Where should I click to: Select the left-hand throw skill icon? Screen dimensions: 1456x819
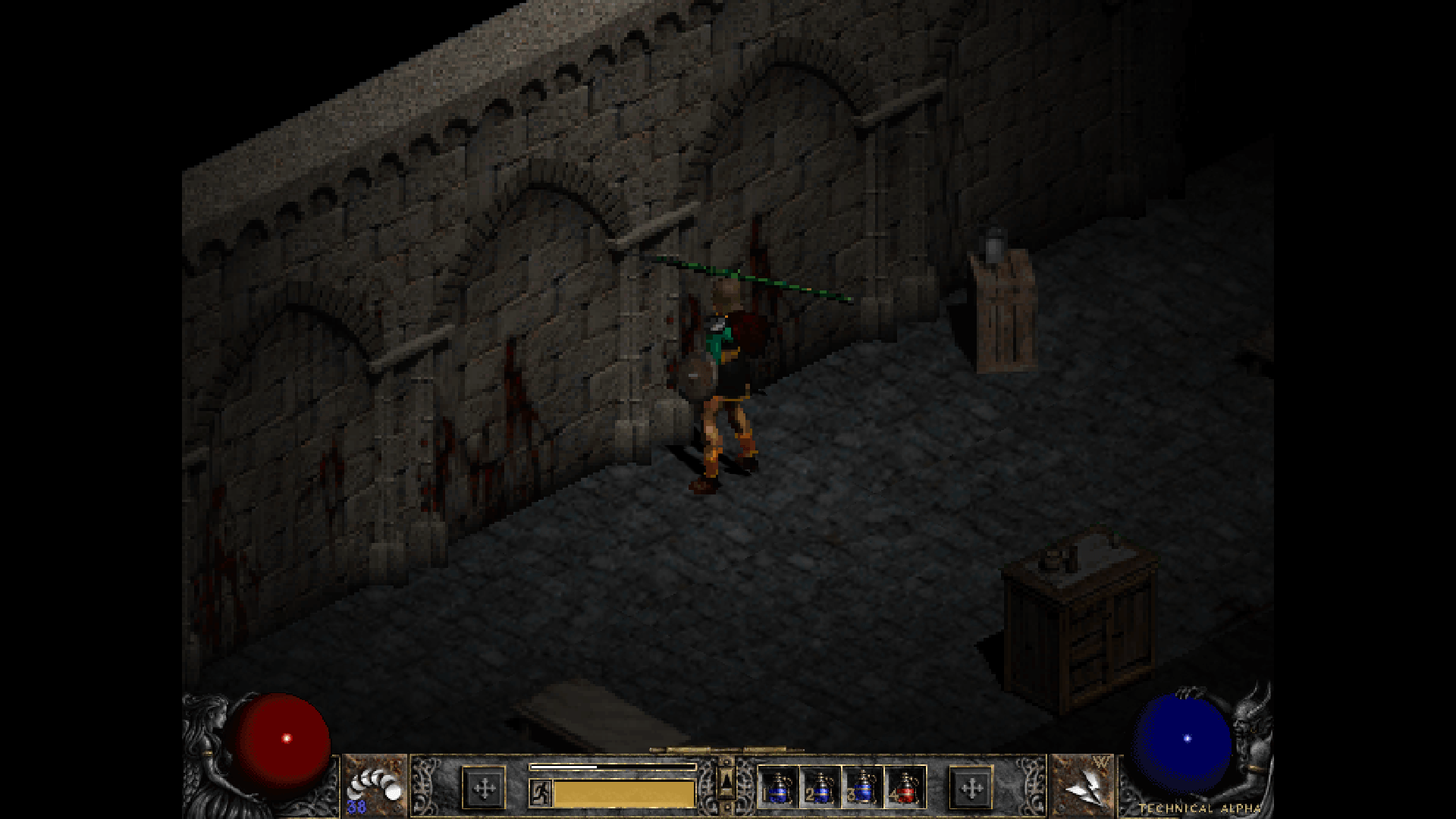375,787
